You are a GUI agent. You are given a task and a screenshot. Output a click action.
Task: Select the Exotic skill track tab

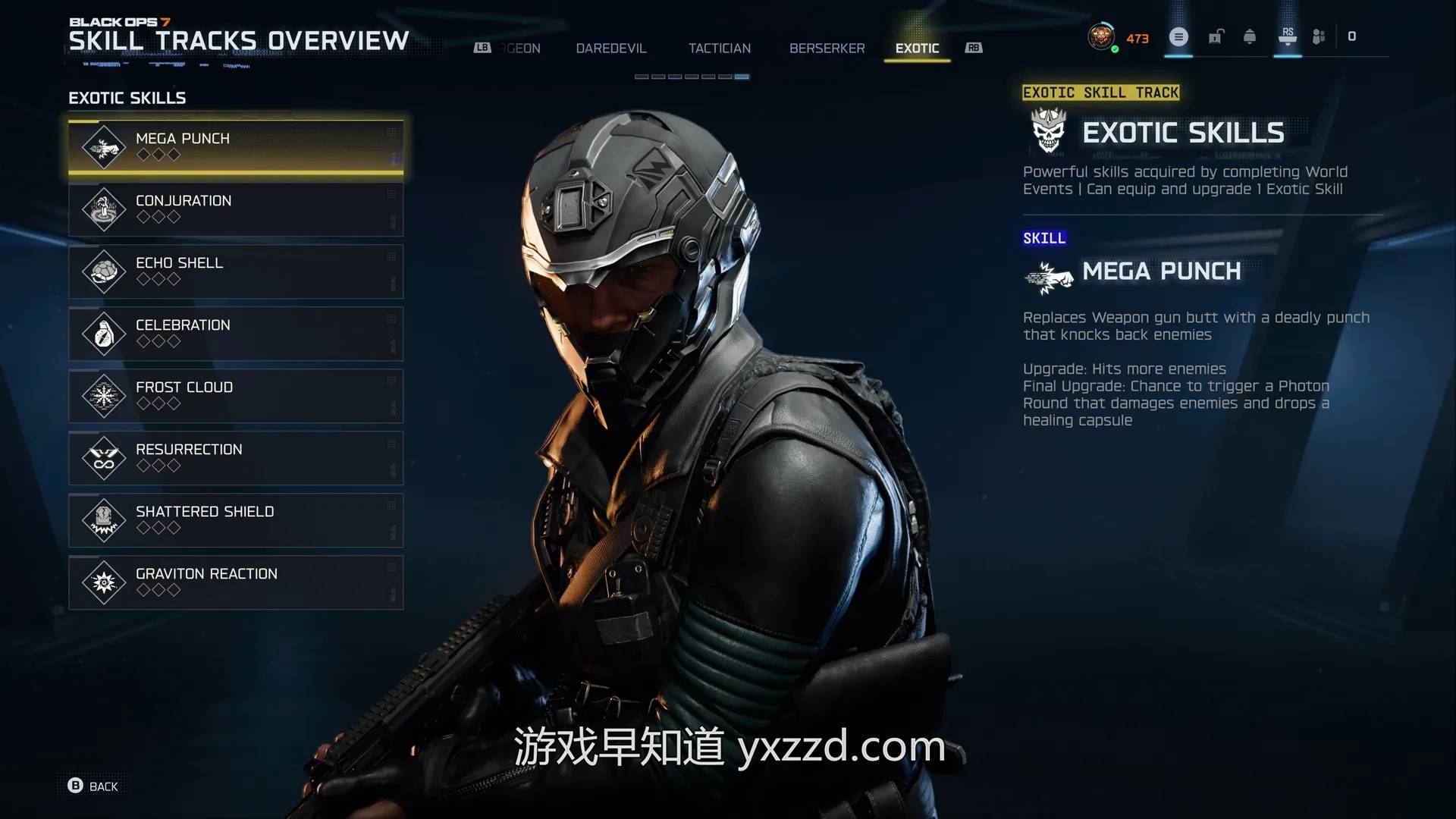[x=917, y=49]
